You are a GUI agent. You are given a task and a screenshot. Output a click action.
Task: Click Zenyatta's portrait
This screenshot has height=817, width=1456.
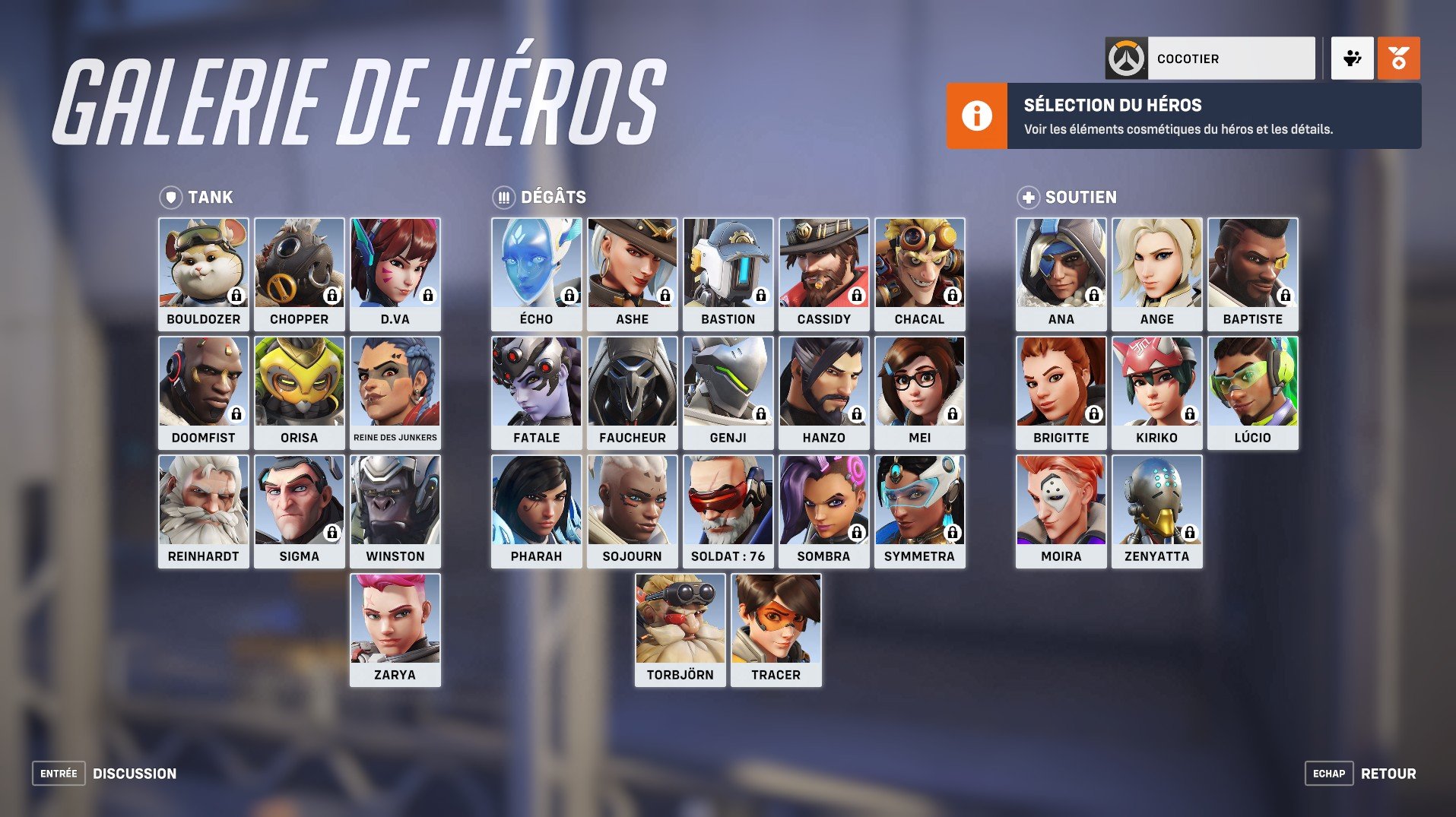[x=1156, y=505]
